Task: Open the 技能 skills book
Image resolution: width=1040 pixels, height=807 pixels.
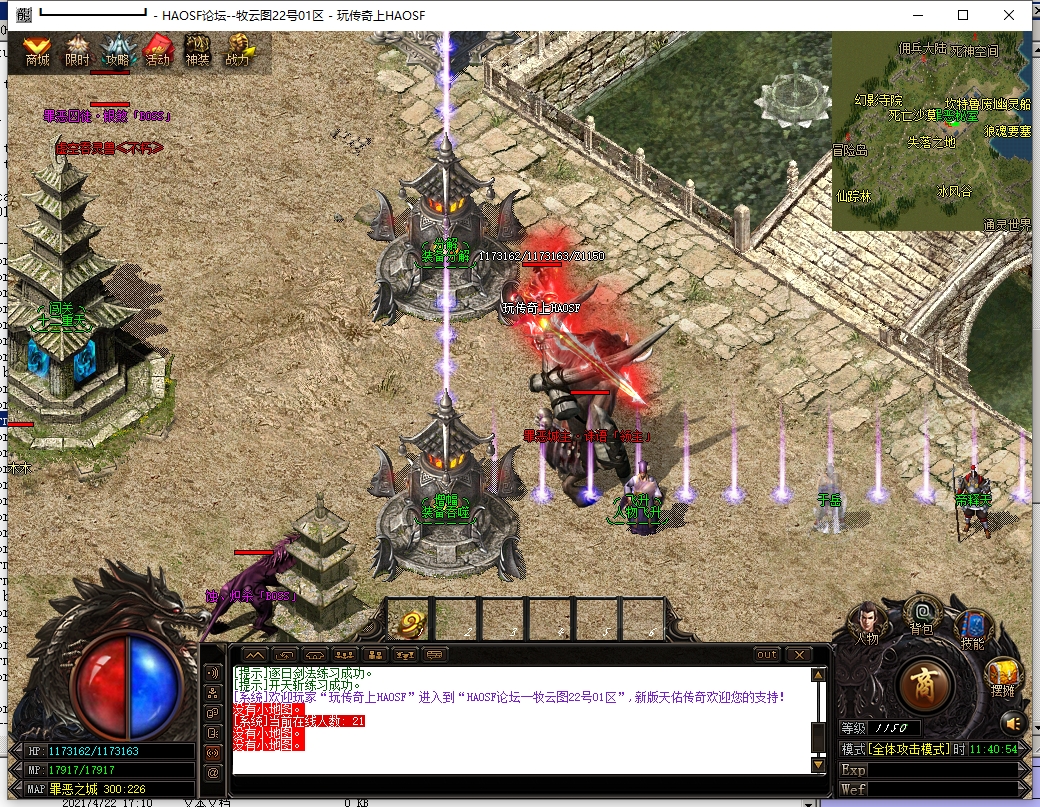Action: (x=972, y=627)
